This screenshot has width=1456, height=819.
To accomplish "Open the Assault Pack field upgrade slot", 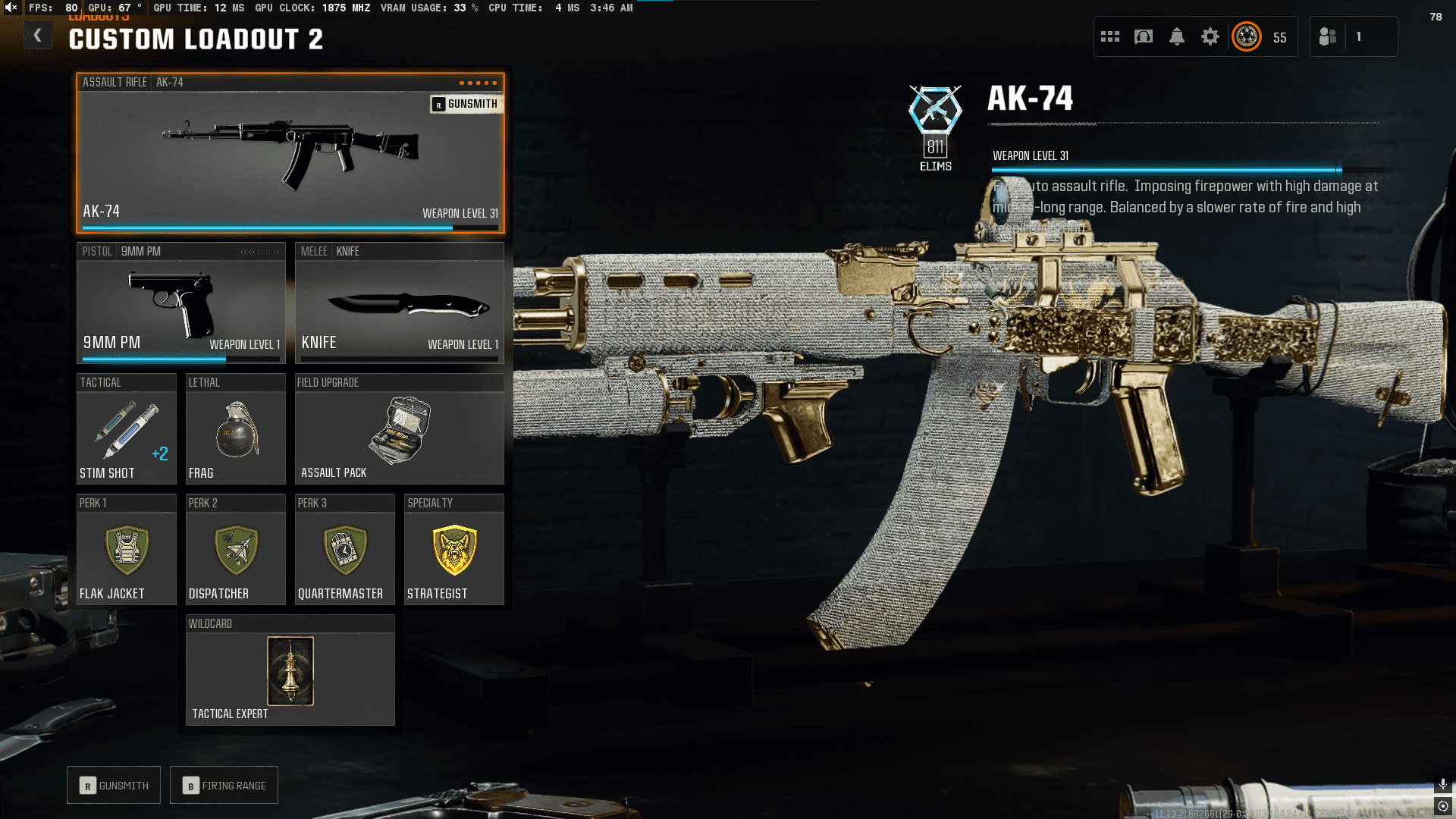I will point(399,429).
